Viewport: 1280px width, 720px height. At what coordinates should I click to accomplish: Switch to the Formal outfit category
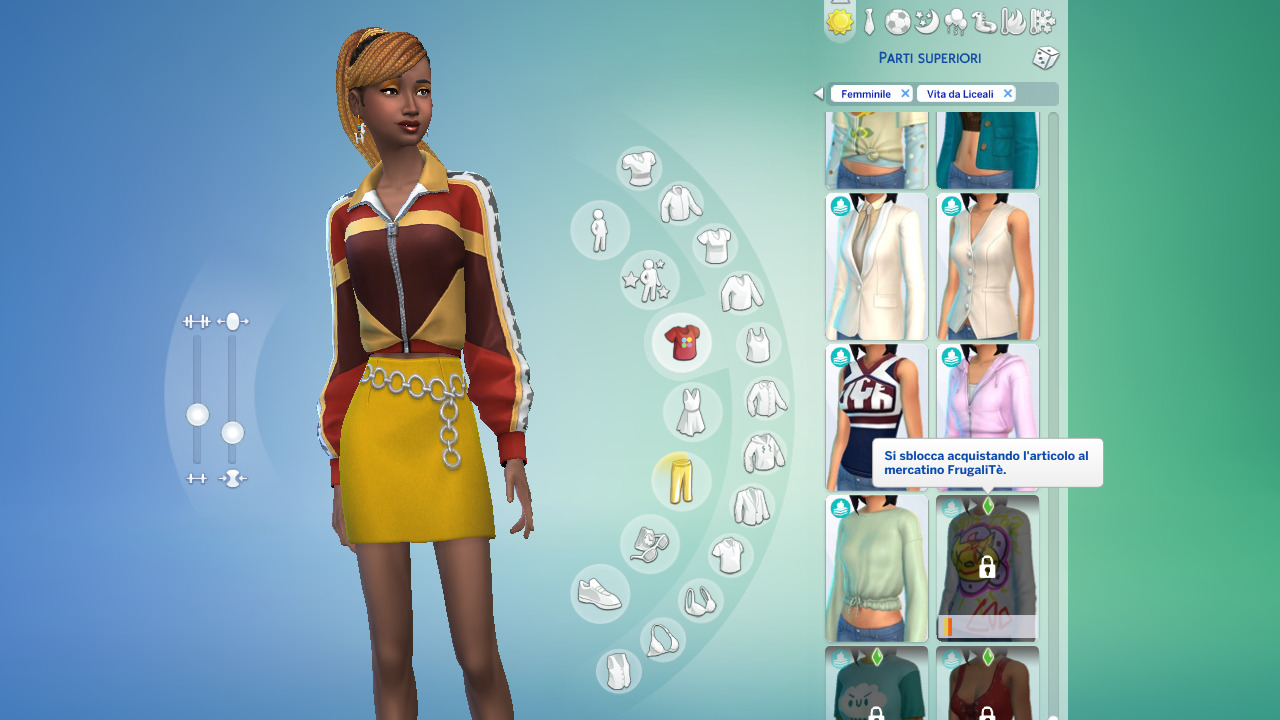tap(868, 22)
